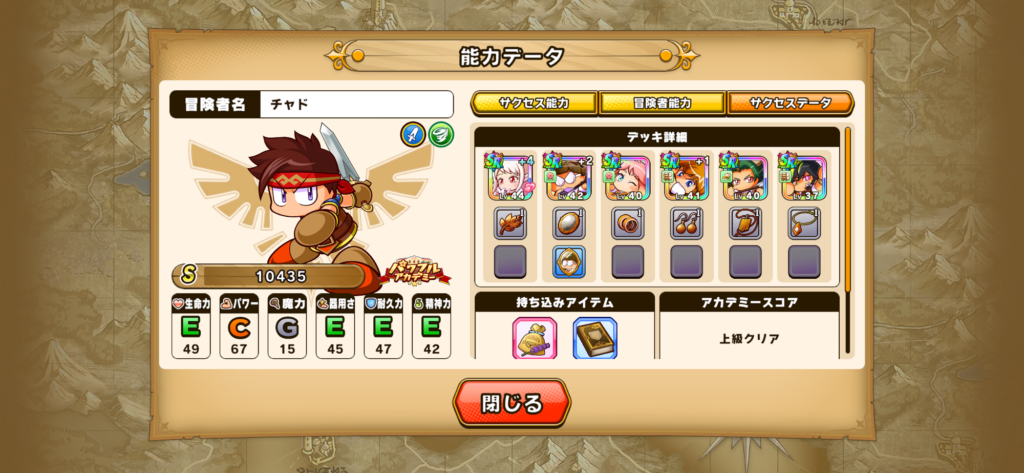Select the black-haired Lv37 deck character card

pyautogui.click(x=804, y=176)
